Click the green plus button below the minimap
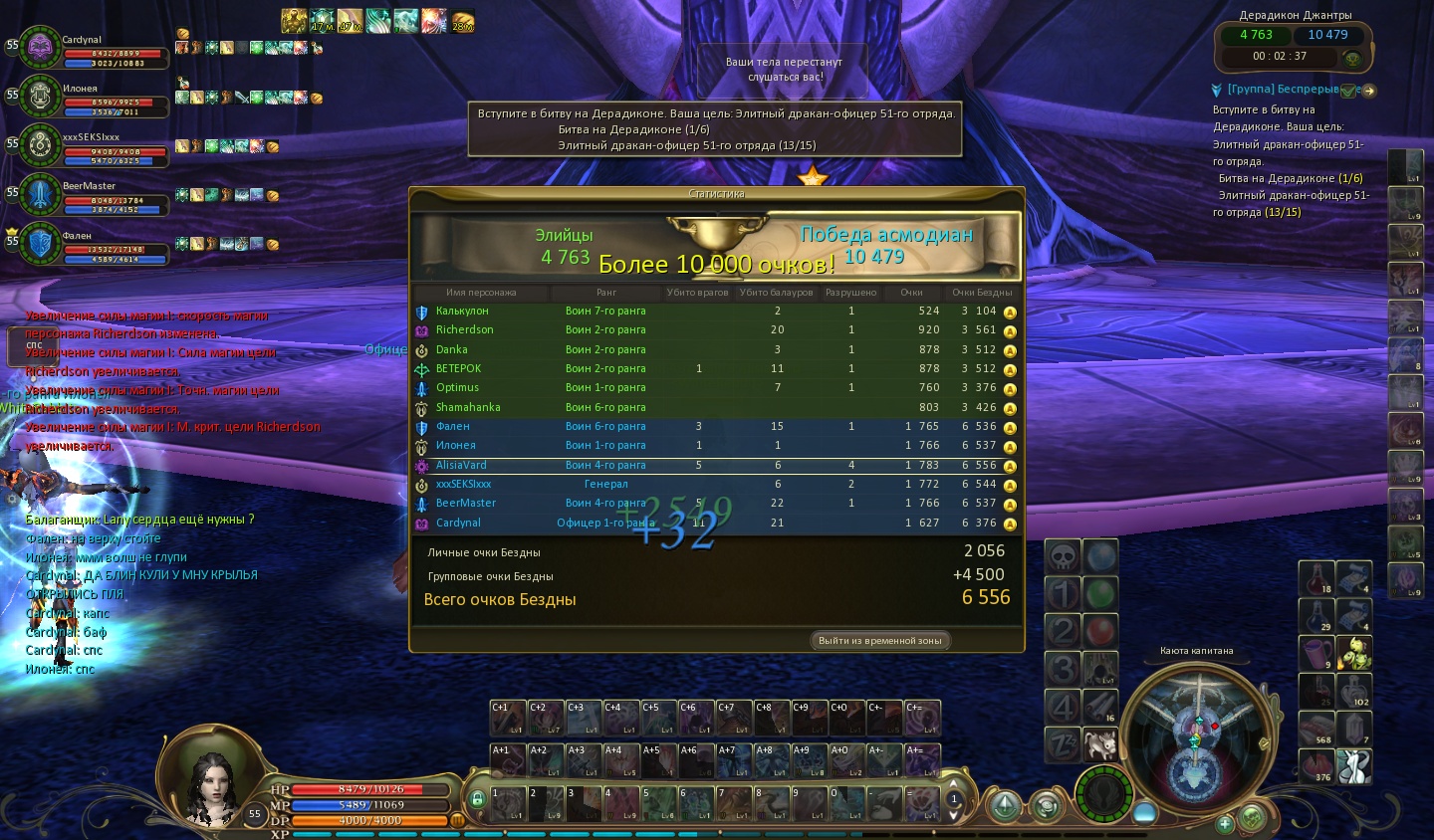Screen dimensions: 1434x840 (x=1226, y=823)
